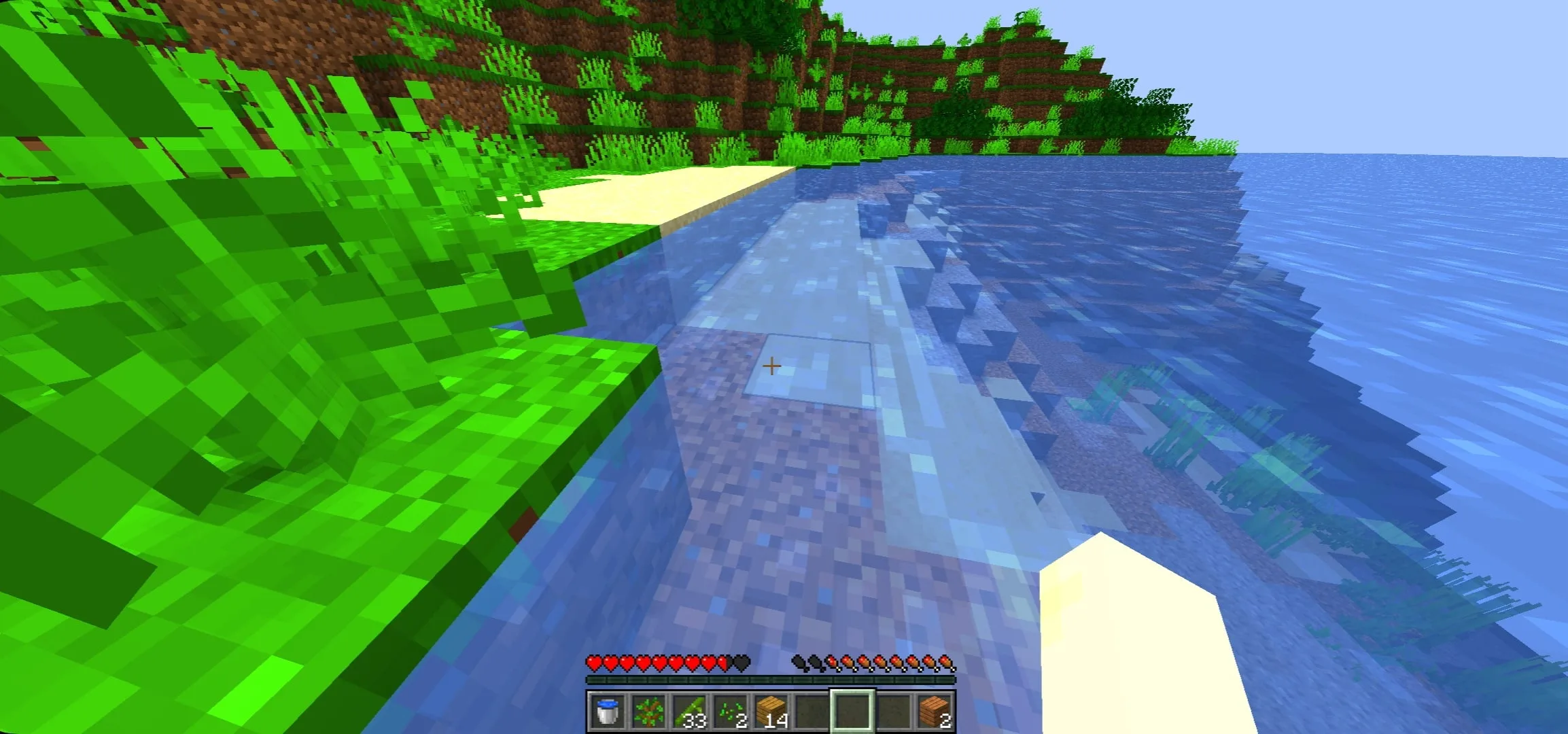Click the water block outlined by the crosshair

click(809, 370)
